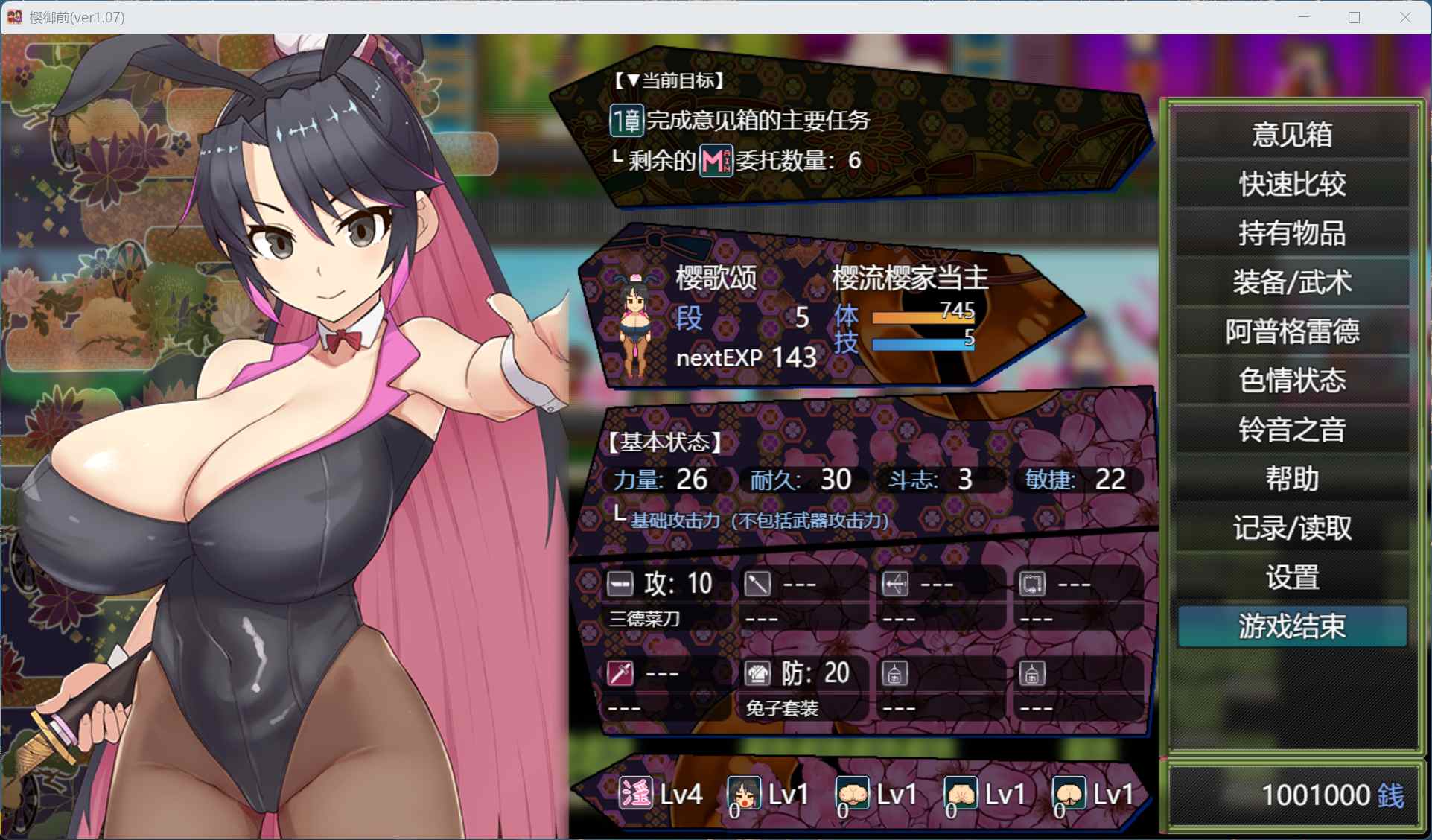
Task: Click the first accessory jar slot icon
Action: tap(897, 672)
